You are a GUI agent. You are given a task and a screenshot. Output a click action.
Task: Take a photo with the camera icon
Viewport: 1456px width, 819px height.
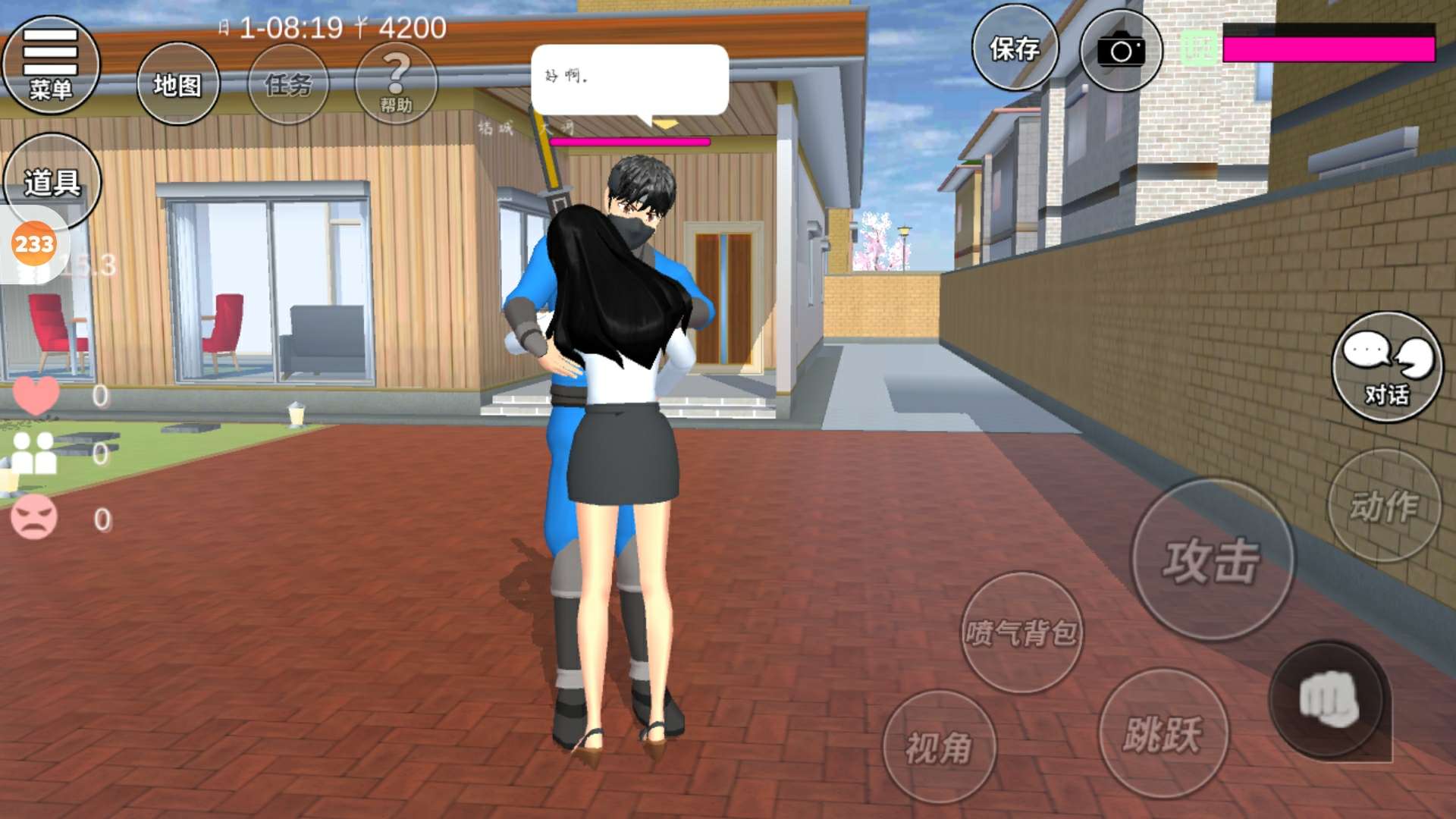(1121, 52)
